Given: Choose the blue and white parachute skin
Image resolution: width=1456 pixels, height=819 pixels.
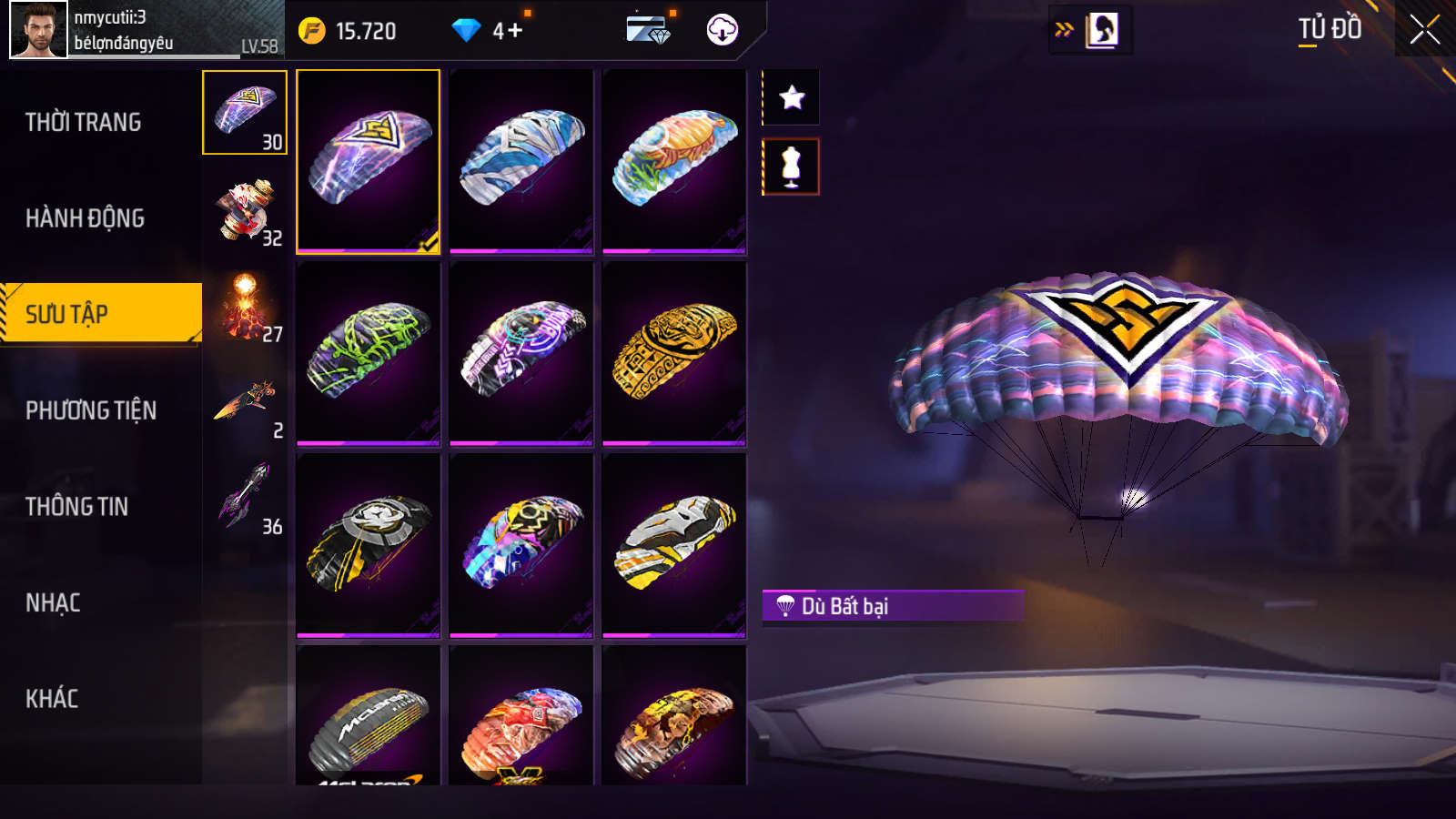Looking at the screenshot, I should coord(521,161).
